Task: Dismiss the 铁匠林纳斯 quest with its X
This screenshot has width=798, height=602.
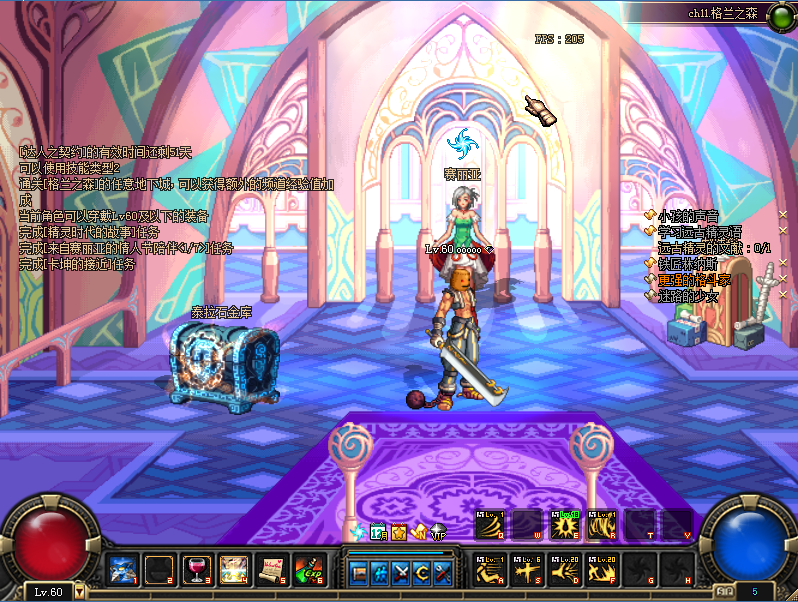Action: click(x=783, y=263)
